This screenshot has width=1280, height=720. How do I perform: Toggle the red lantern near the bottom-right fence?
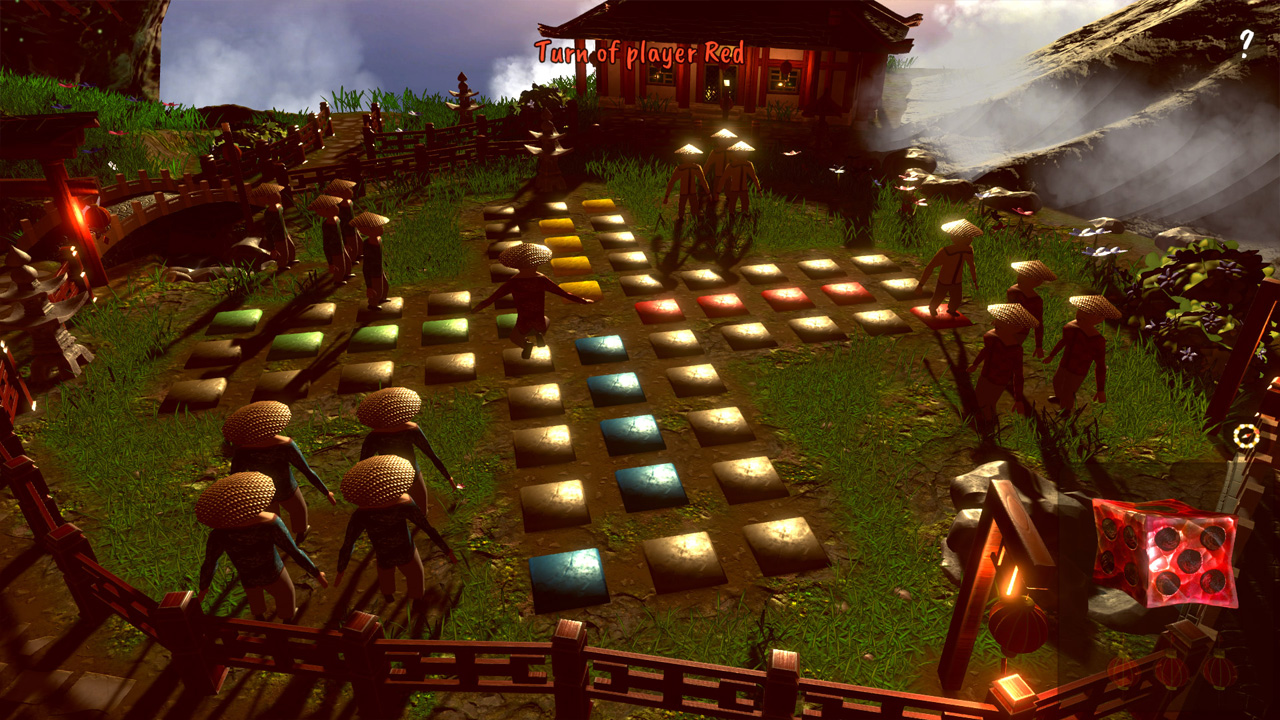tap(1016, 630)
